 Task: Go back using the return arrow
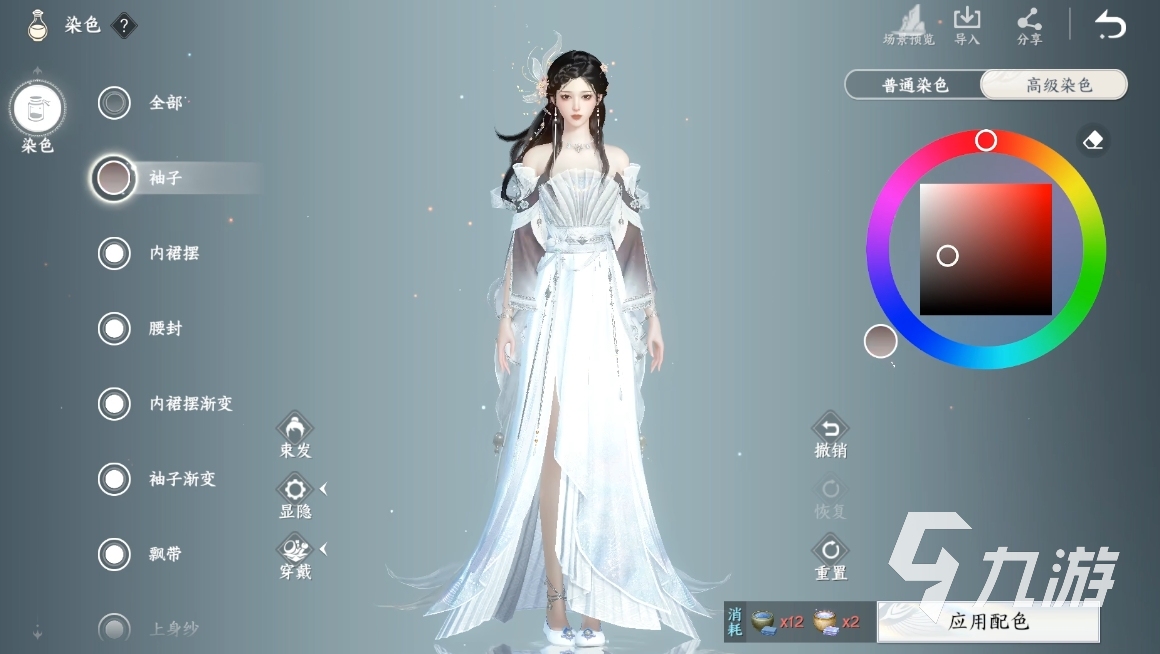pos(1110,24)
